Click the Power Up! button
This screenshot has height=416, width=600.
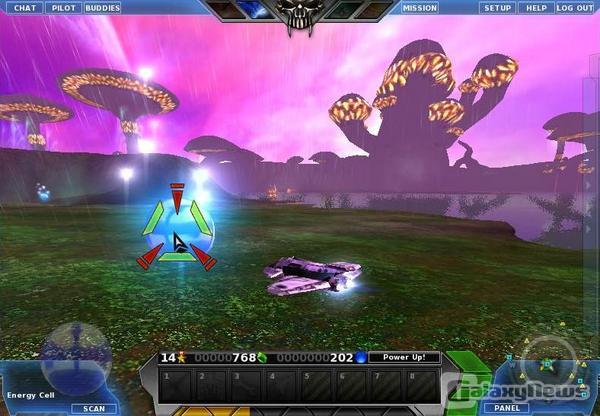pyautogui.click(x=404, y=357)
